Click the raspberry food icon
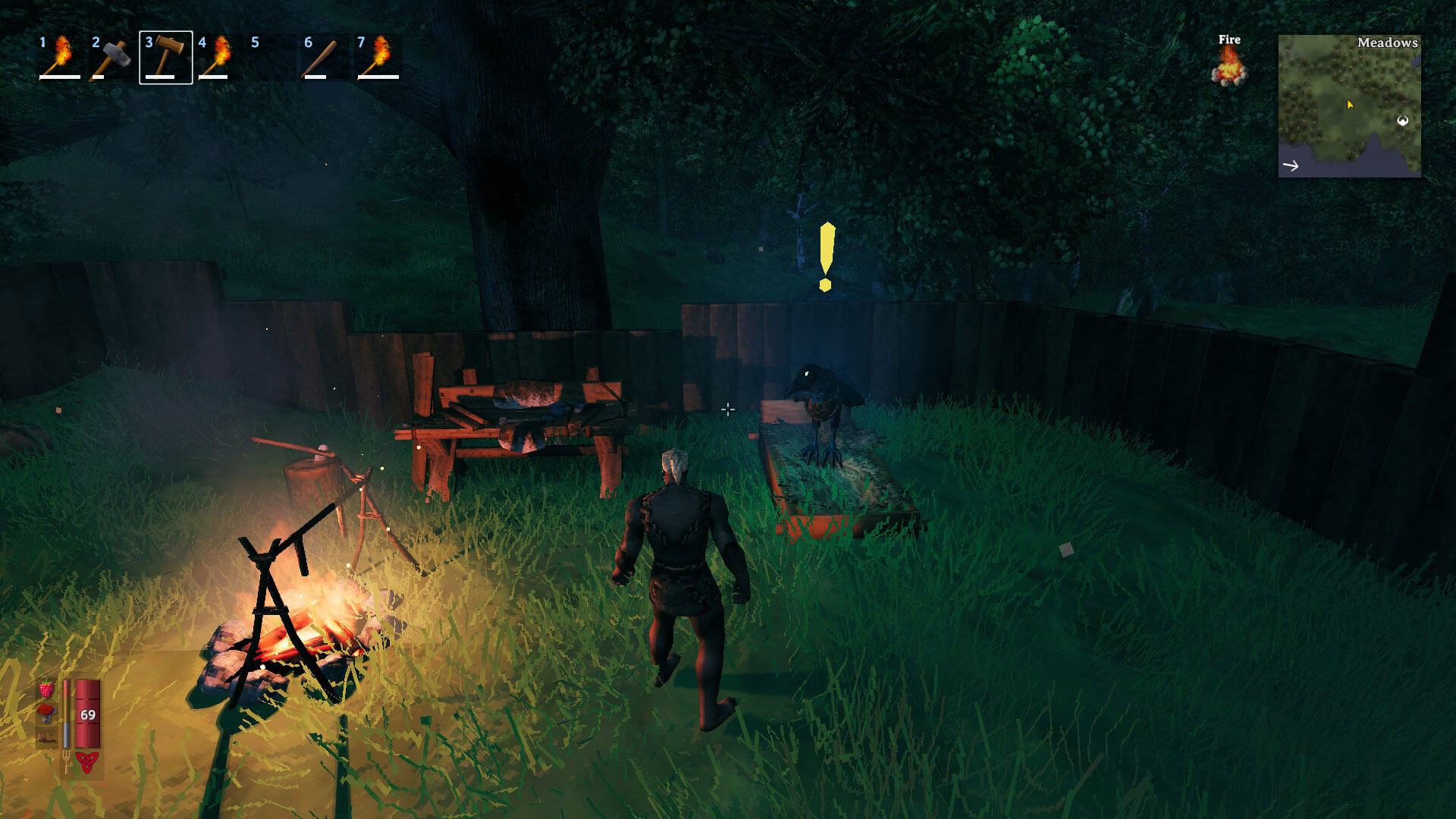The image size is (1456, 819). (x=47, y=691)
